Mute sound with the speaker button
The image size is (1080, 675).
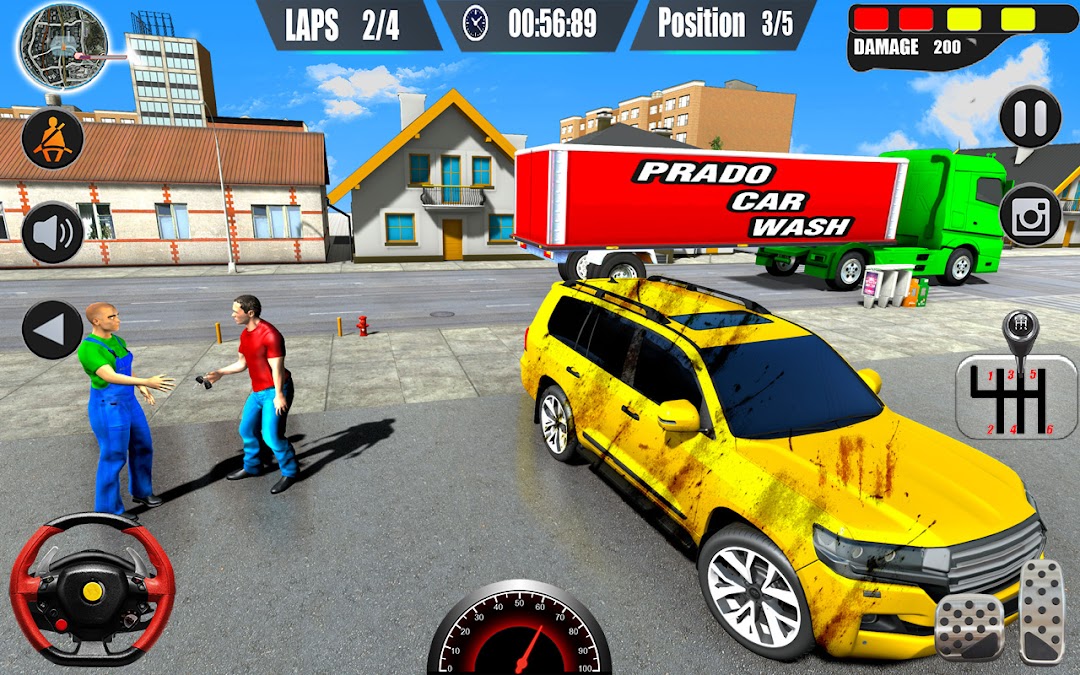[x=52, y=233]
